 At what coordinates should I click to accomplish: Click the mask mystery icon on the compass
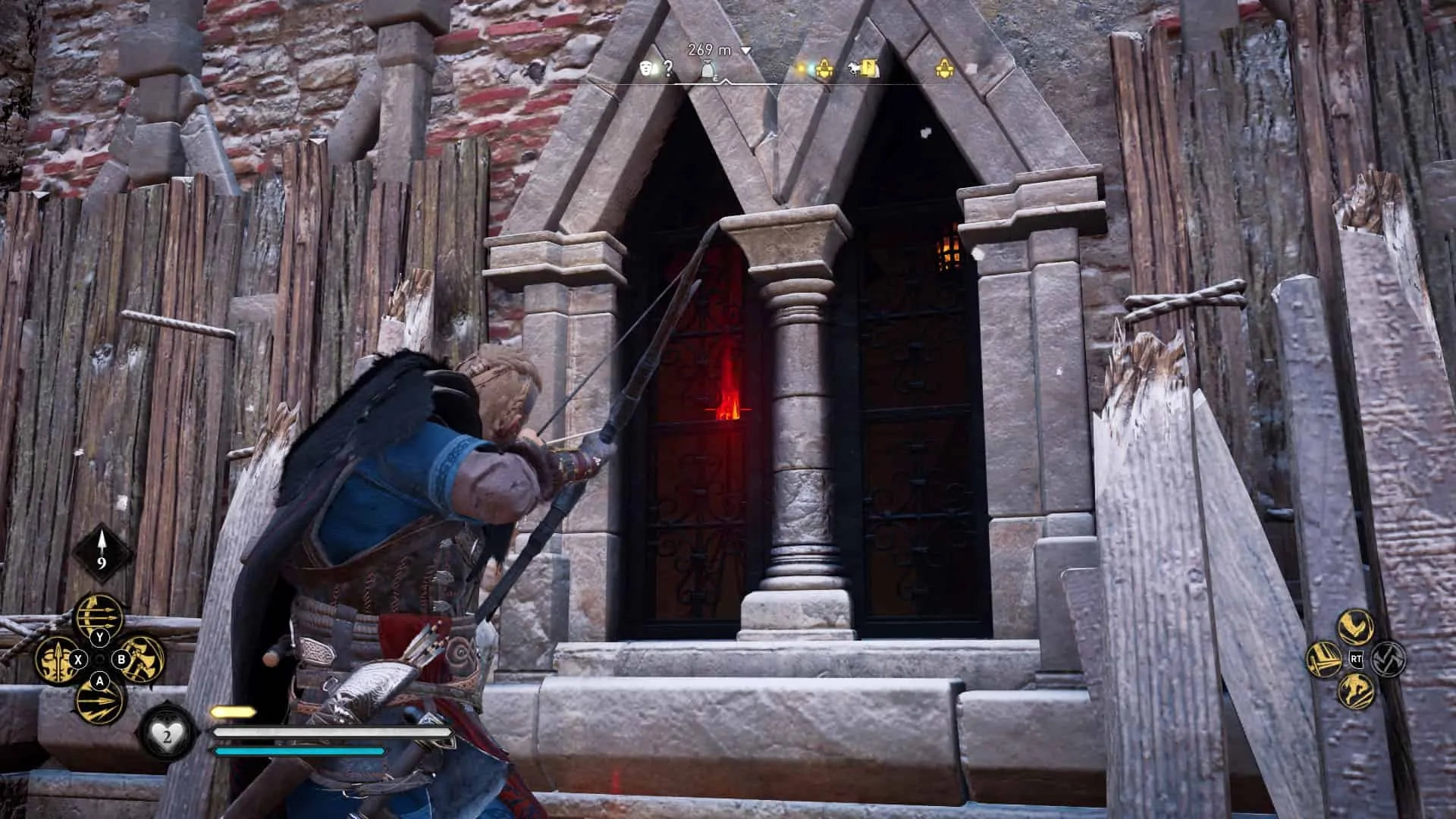coord(648,68)
